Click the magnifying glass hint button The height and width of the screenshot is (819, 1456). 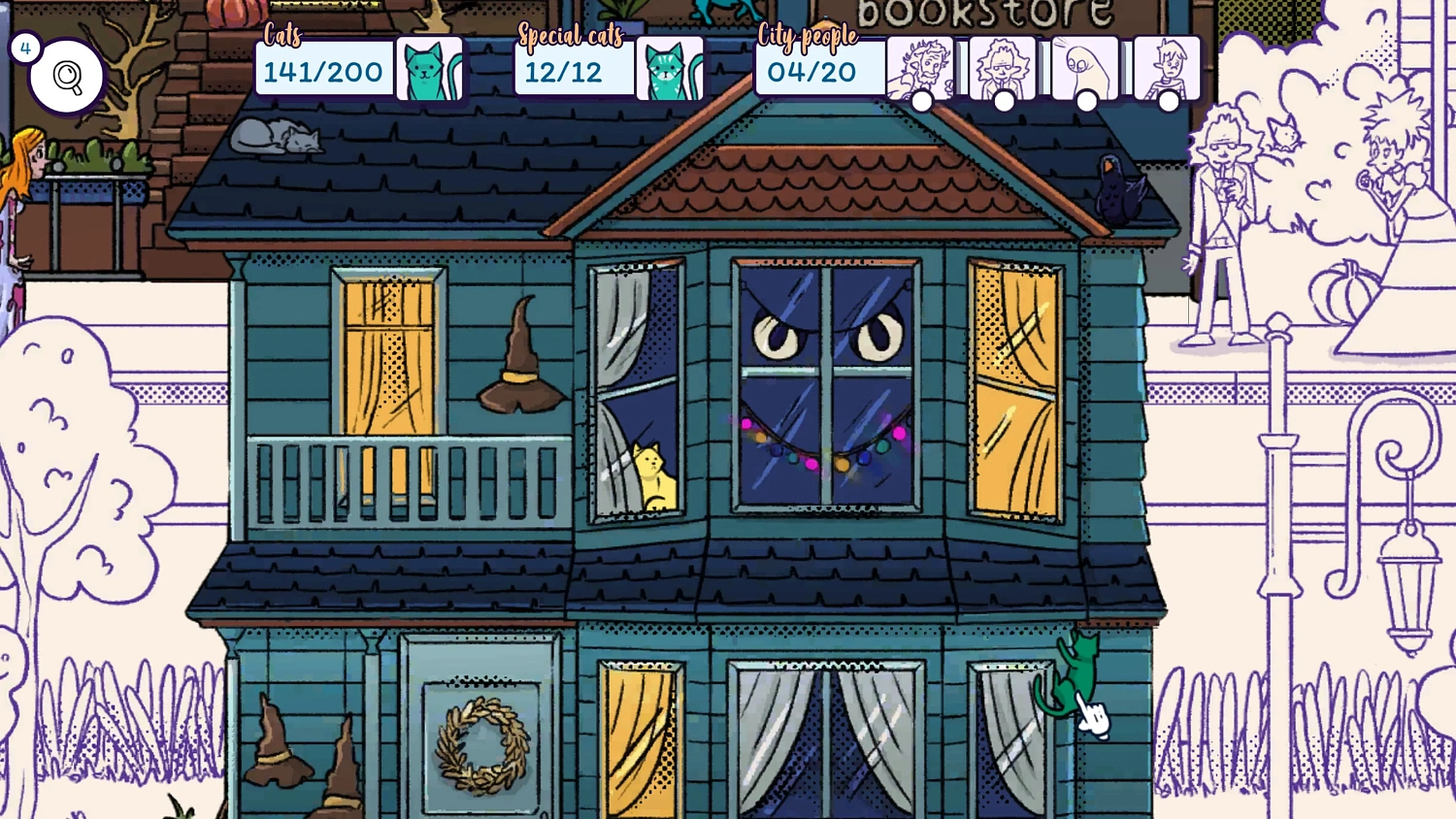point(64,76)
